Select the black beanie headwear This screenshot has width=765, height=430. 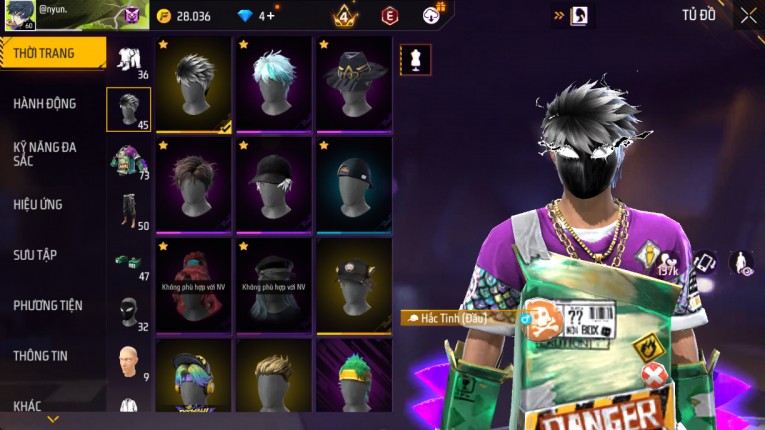pos(353,184)
